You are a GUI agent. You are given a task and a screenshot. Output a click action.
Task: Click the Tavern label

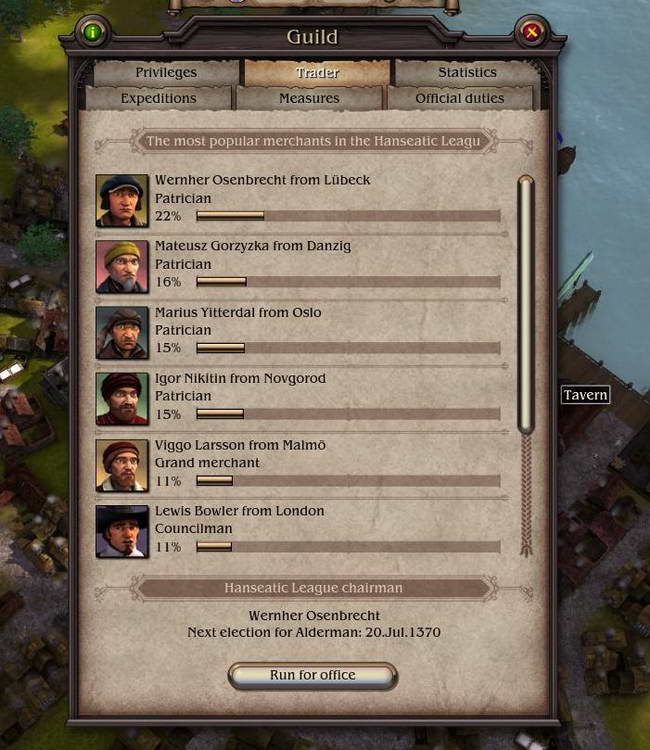point(585,395)
